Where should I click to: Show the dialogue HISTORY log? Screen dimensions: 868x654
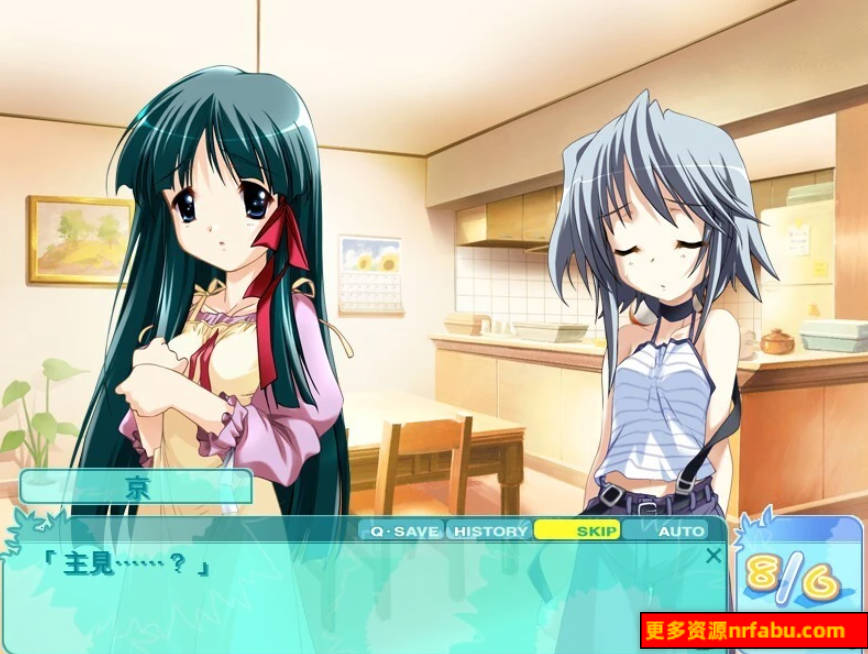coord(490,531)
